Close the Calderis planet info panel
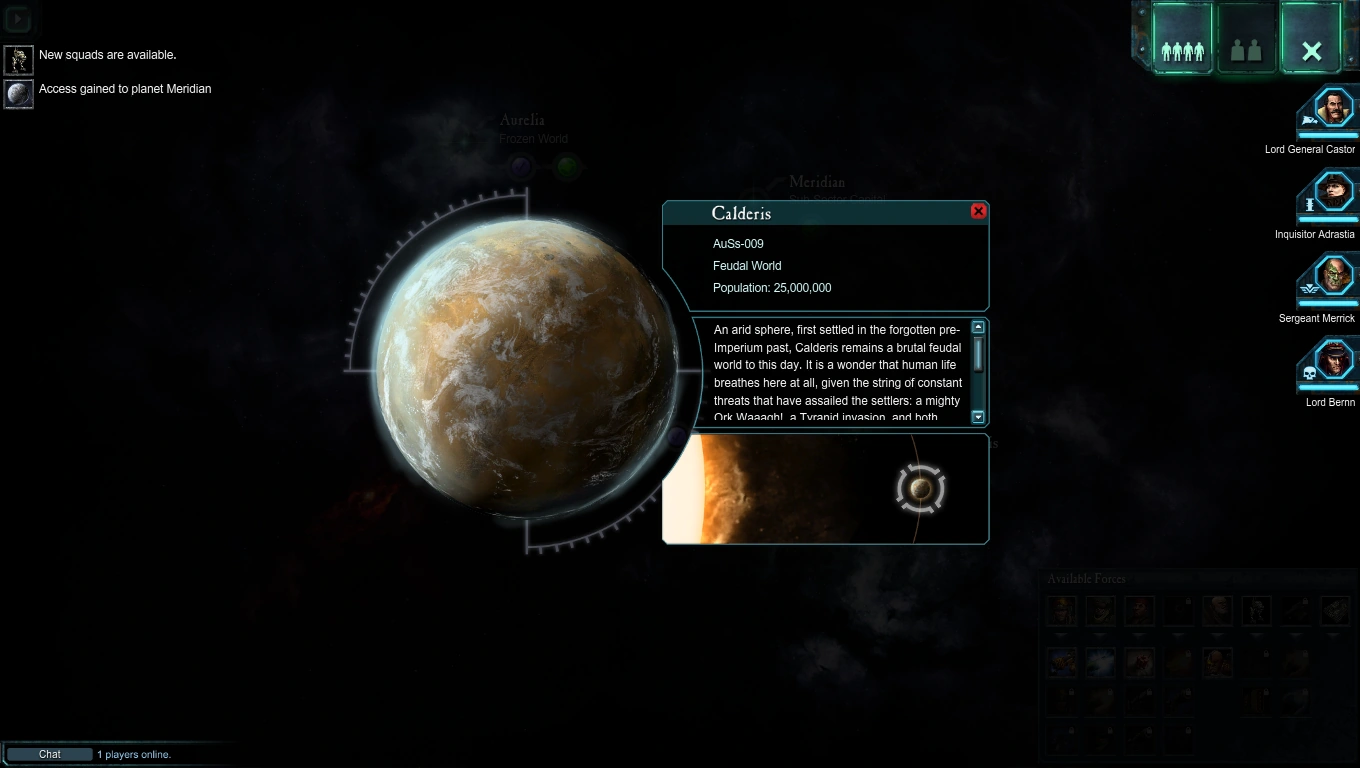Viewport: 1360px width, 768px height. click(x=978, y=211)
